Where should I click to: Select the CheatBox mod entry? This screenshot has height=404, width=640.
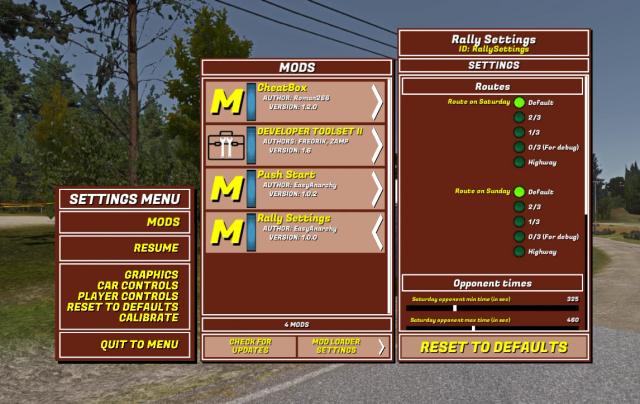[x=295, y=101]
